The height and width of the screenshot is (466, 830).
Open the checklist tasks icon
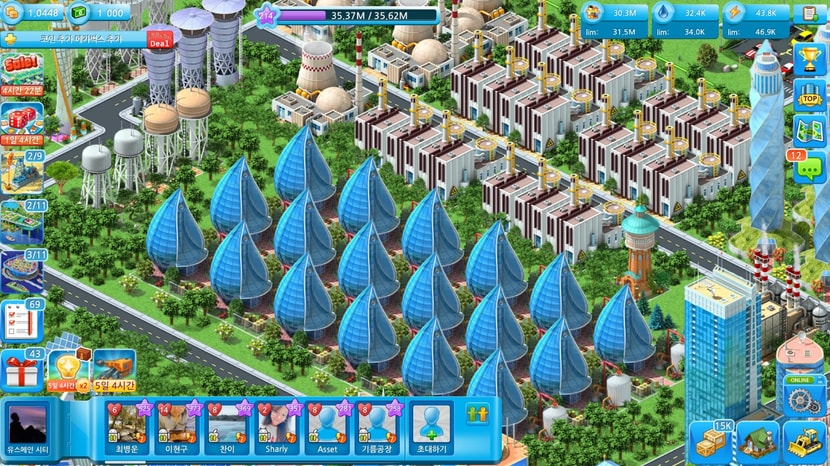tap(22, 321)
